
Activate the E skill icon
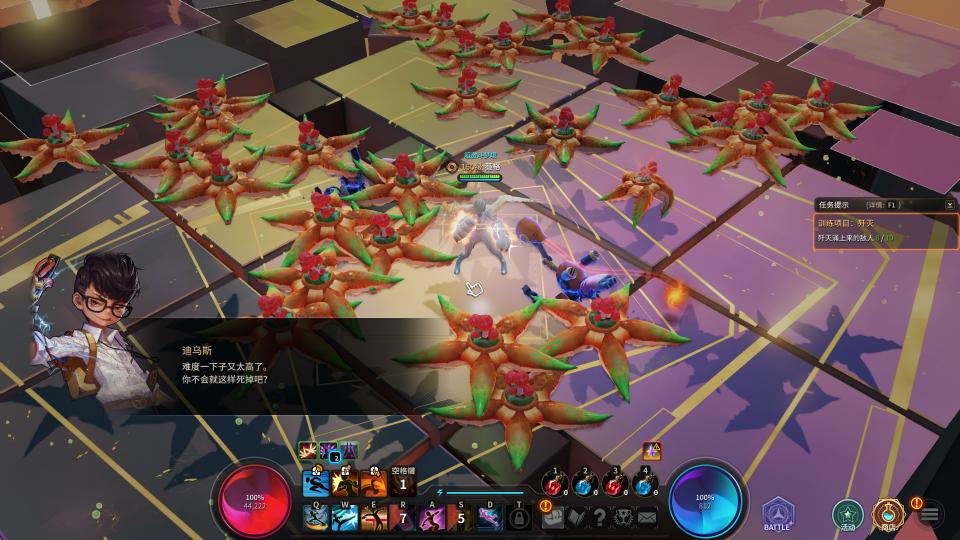click(x=375, y=517)
